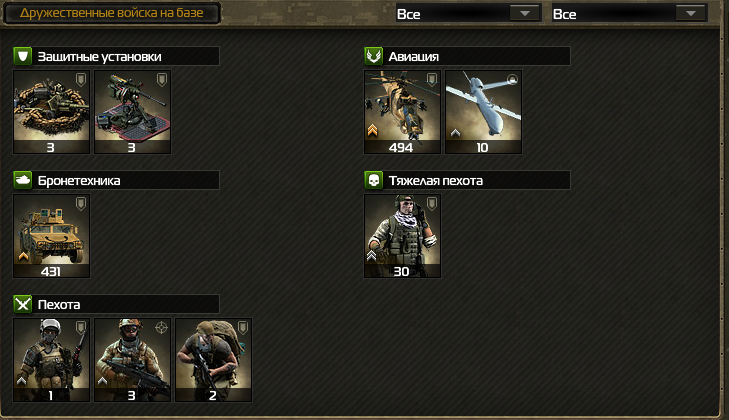
Task: Click the "Пехота" category header
Action: (x=116, y=304)
